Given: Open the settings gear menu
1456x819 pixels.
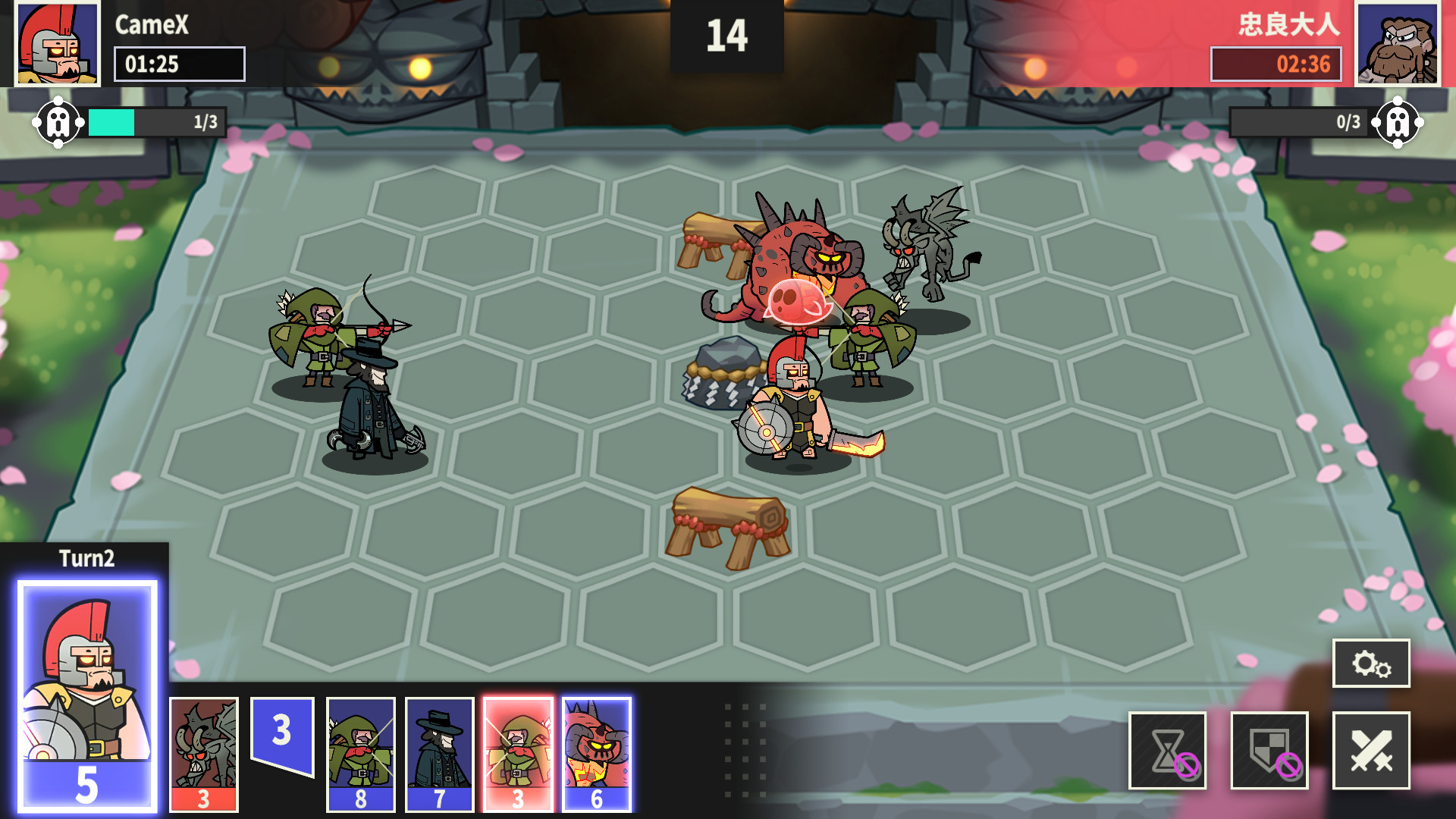Looking at the screenshot, I should [x=1372, y=663].
